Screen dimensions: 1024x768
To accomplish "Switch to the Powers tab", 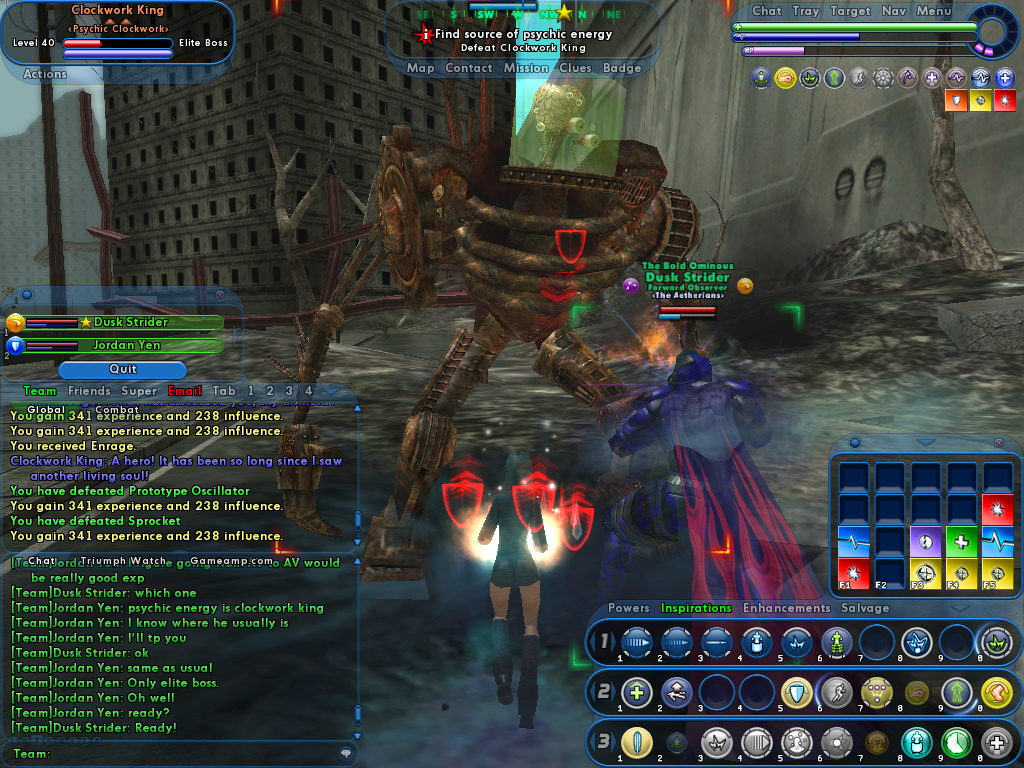I will 628,608.
